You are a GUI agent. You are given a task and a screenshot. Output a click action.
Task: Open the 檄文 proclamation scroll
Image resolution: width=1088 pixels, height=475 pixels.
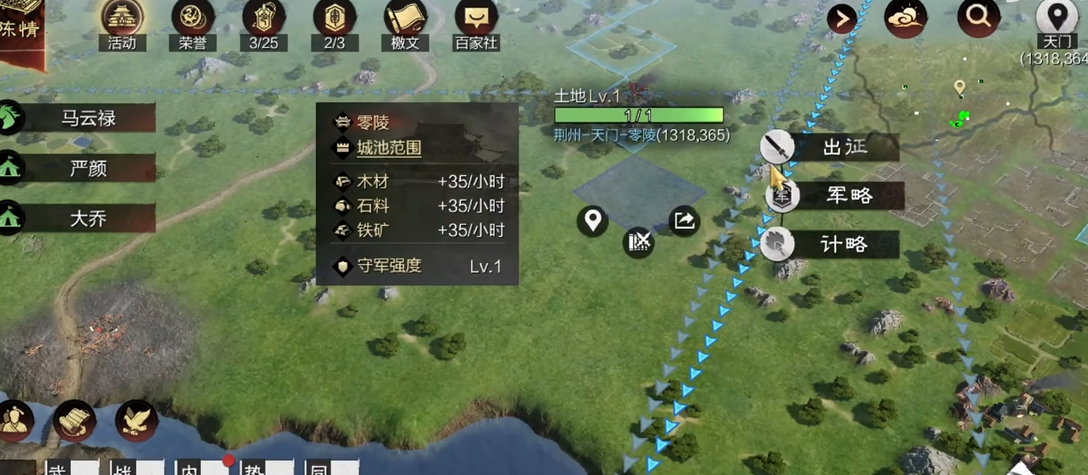[x=406, y=20]
